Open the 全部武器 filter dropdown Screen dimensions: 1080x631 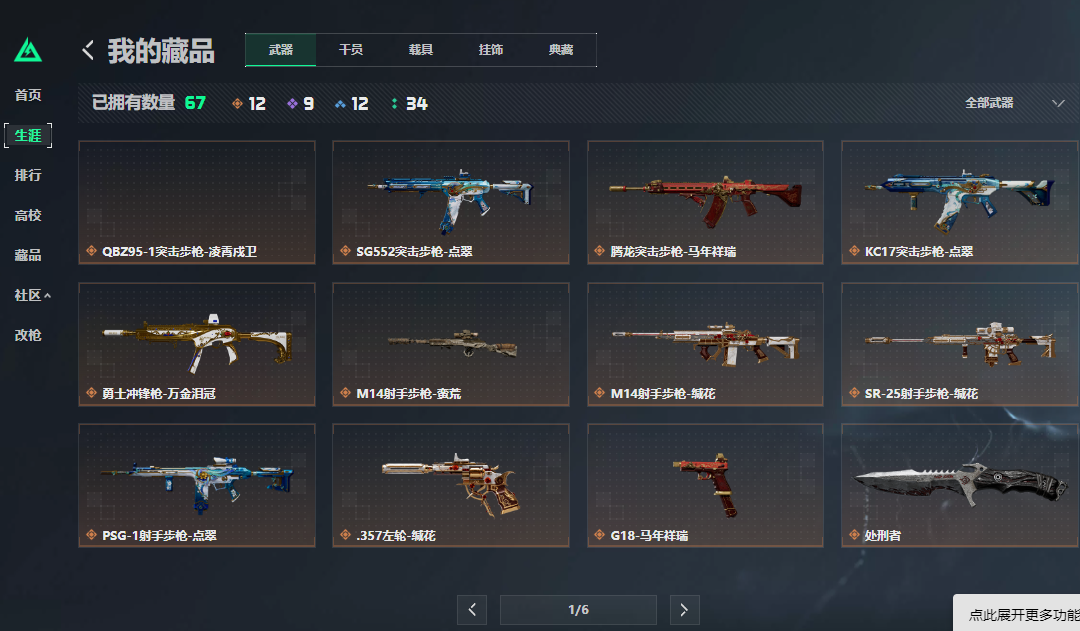tap(1013, 103)
